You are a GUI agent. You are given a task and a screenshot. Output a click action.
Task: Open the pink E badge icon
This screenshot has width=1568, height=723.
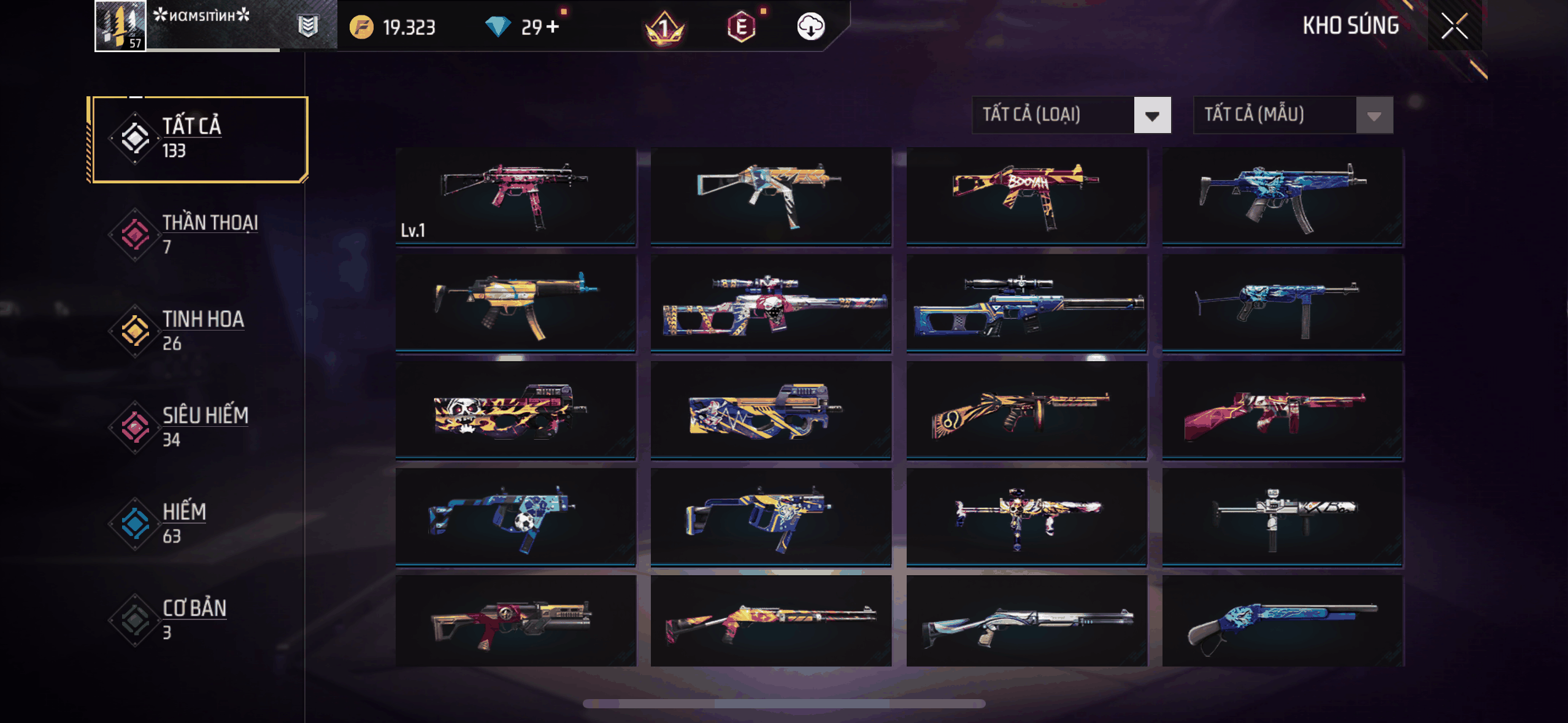coord(741,27)
